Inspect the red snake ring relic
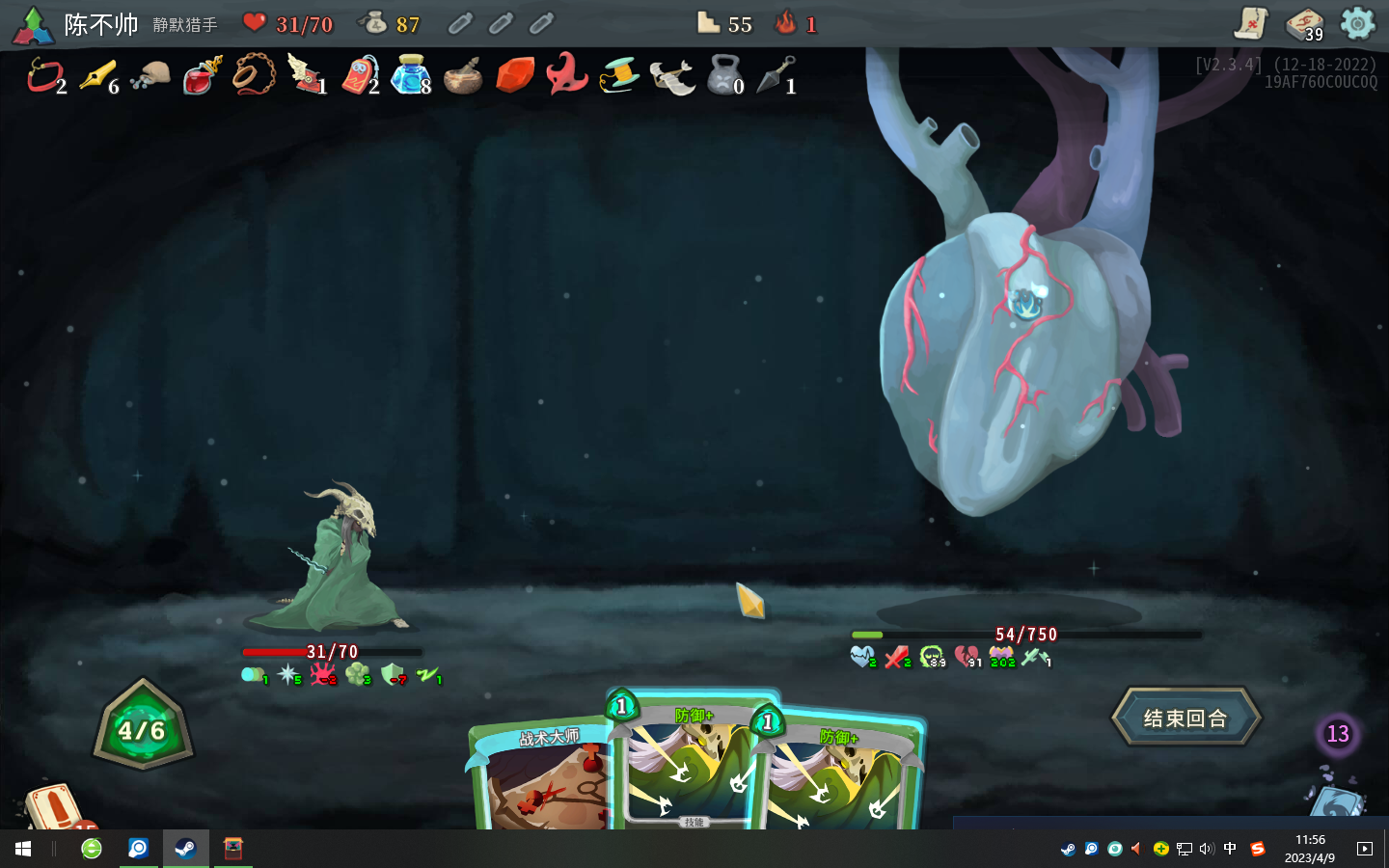Image resolution: width=1389 pixels, height=868 pixels. [x=44, y=75]
